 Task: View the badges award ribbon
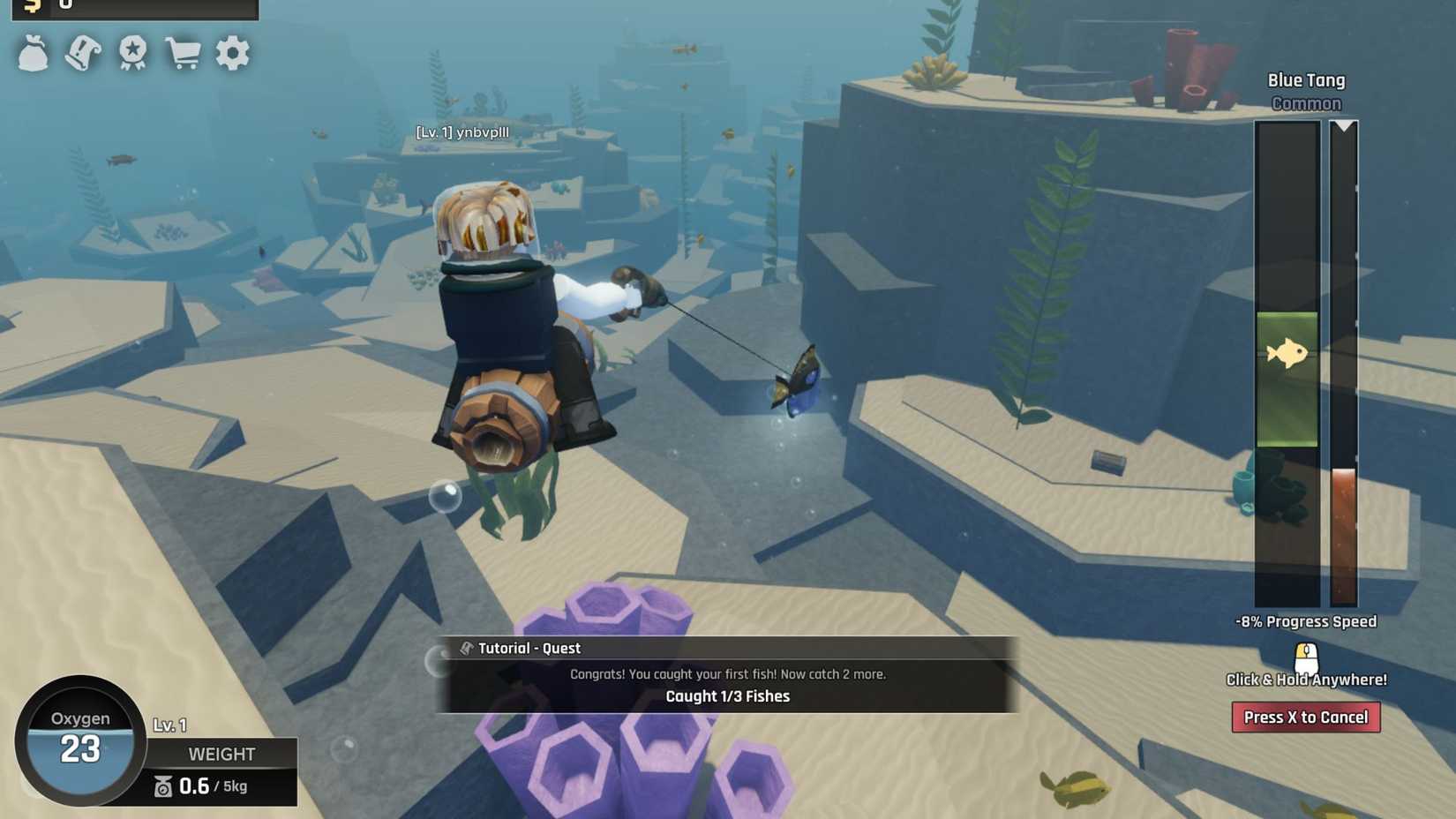point(132,53)
